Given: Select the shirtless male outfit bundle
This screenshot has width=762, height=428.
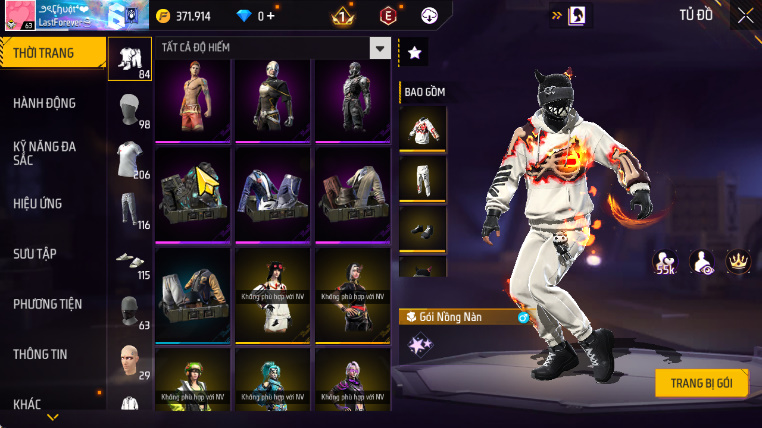Looking at the screenshot, I should (x=193, y=99).
